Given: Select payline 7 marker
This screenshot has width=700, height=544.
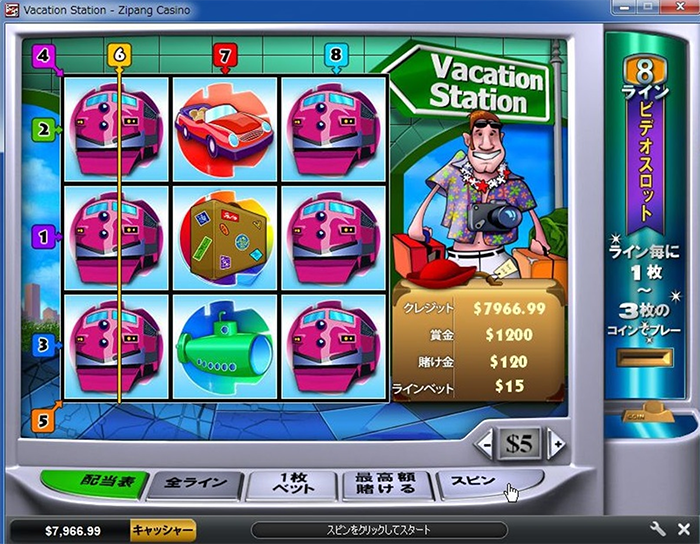Looking at the screenshot, I should 225,55.
